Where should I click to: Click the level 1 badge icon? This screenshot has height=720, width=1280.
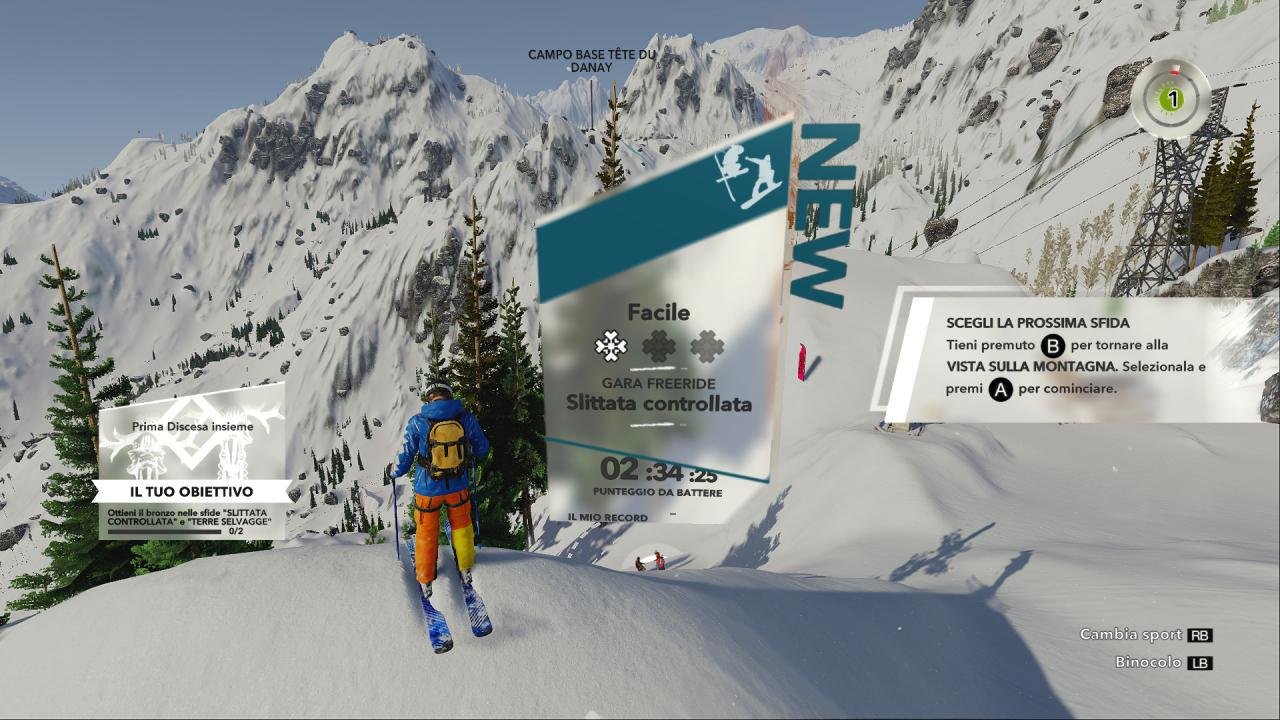1172,99
